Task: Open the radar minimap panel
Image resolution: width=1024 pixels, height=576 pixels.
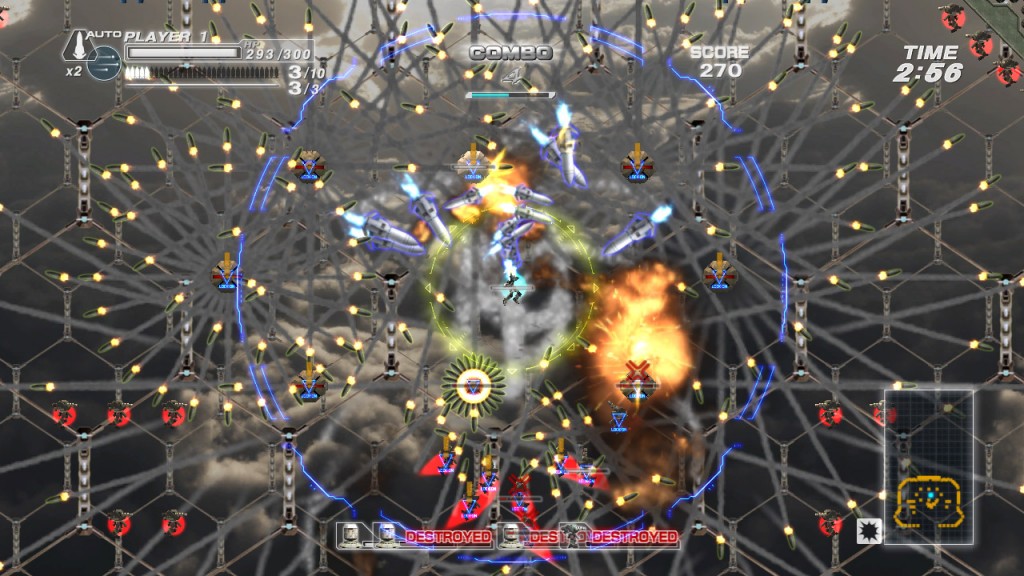Action: pos(928,466)
